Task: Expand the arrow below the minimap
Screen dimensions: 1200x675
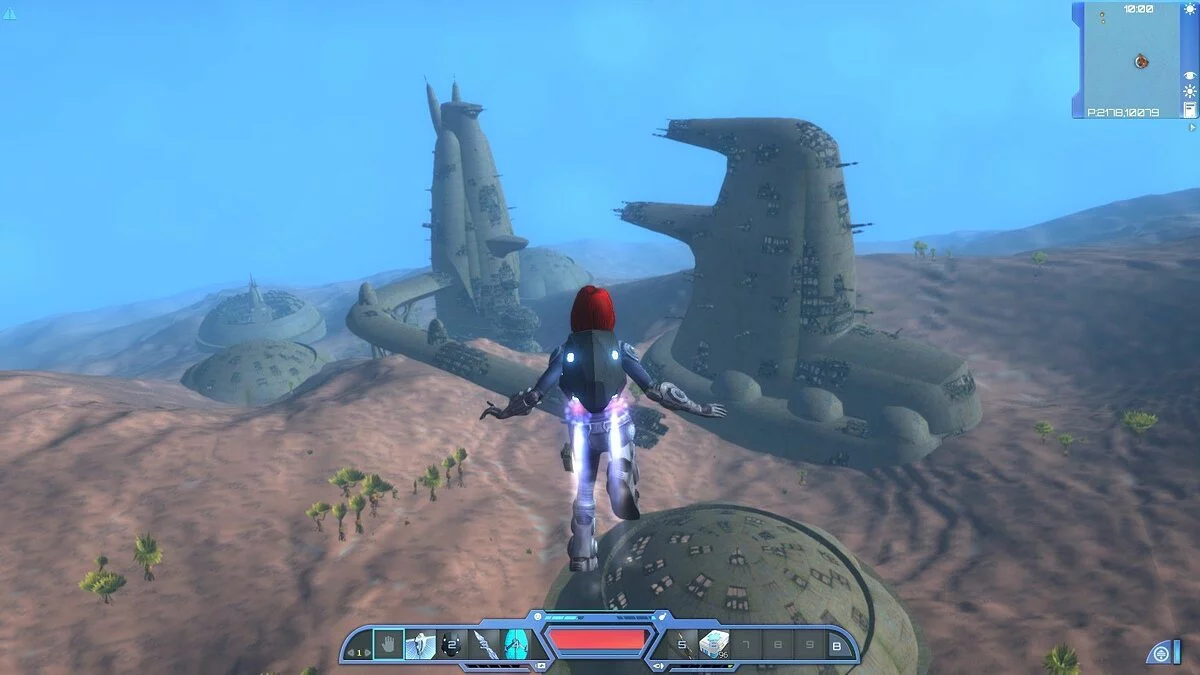Action: click(1191, 127)
